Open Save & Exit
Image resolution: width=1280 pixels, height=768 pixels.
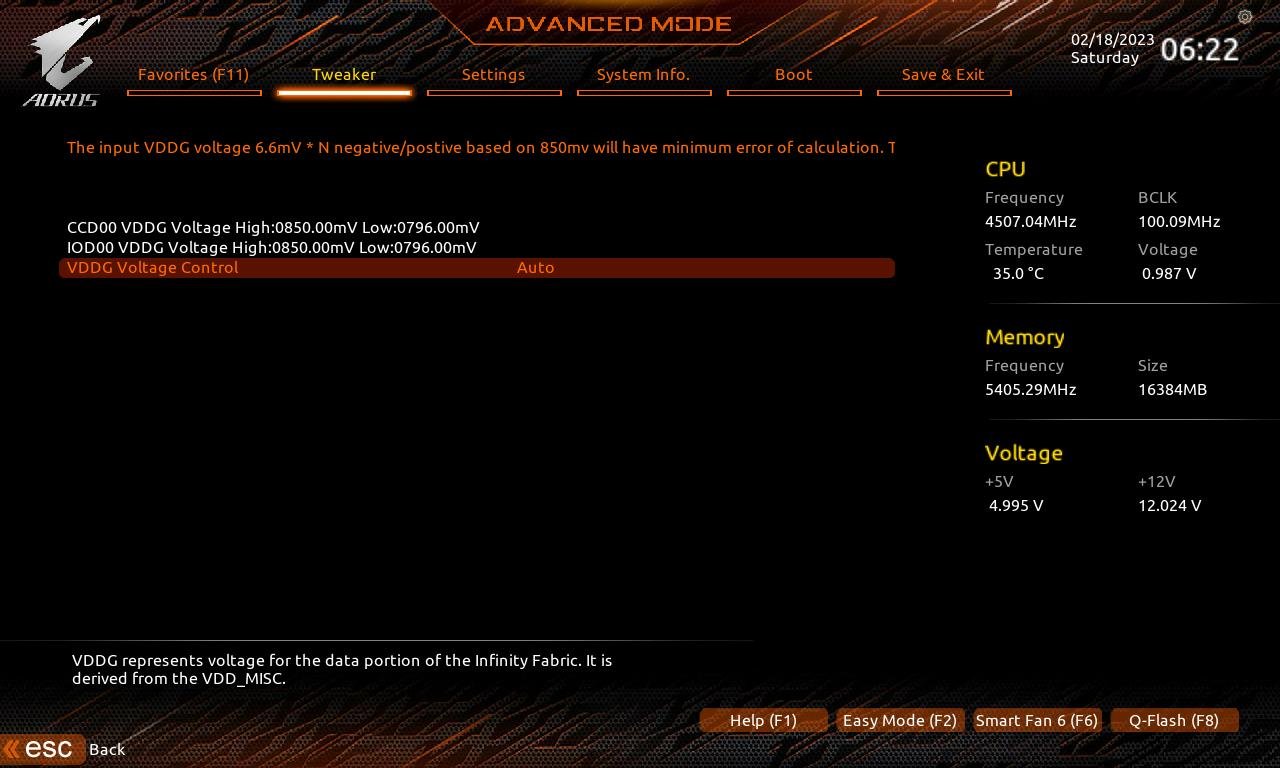(x=943, y=74)
